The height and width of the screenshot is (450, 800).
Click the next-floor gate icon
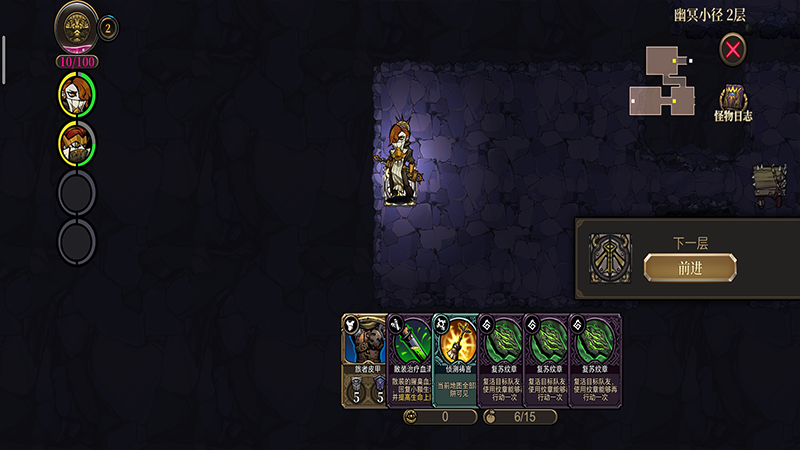coord(609,258)
